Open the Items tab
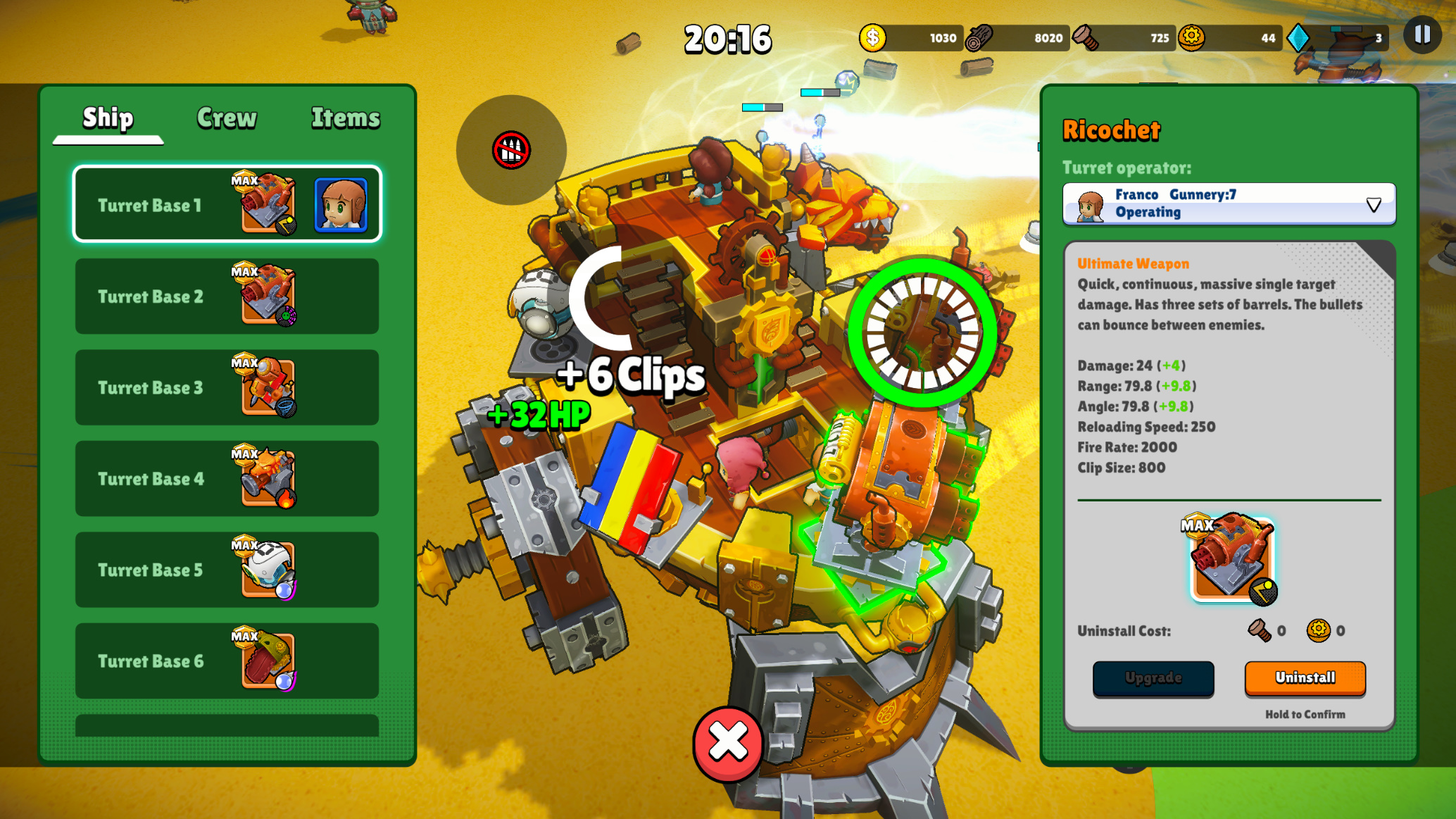The image size is (1456, 819). point(345,118)
